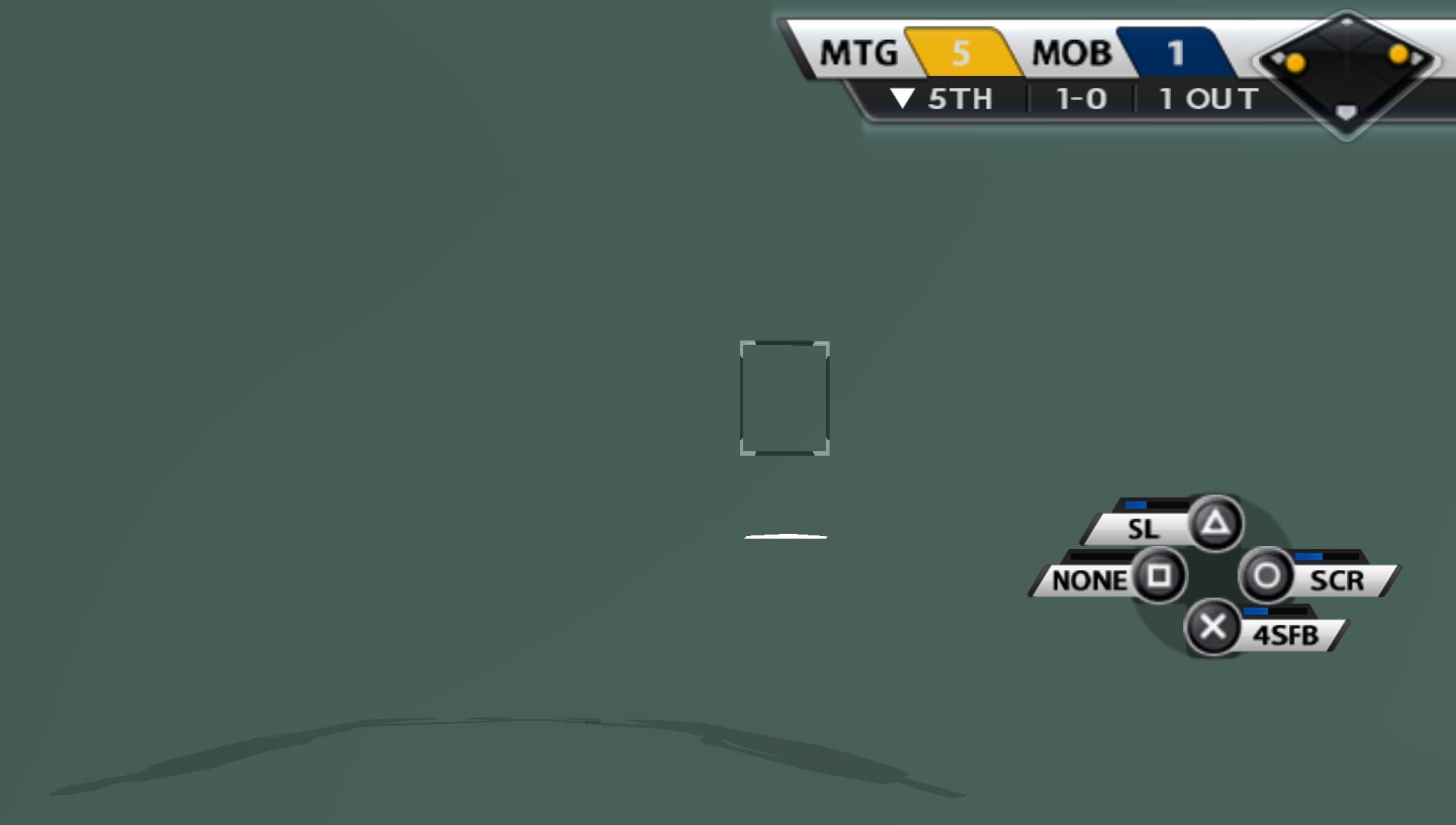Viewport: 1456px width, 825px height.
Task: Select the four-seam fastball with the X icon
Action: (1214, 626)
